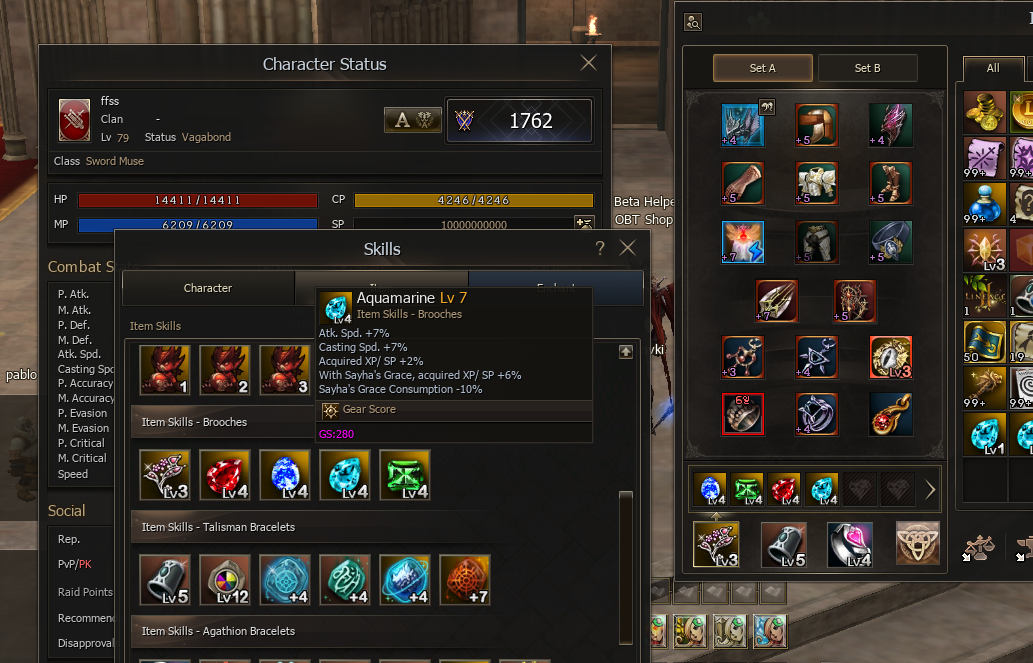The image size is (1033, 663).
Task: Choose the Lv12 talisman bracelet skill
Action: tap(225, 580)
